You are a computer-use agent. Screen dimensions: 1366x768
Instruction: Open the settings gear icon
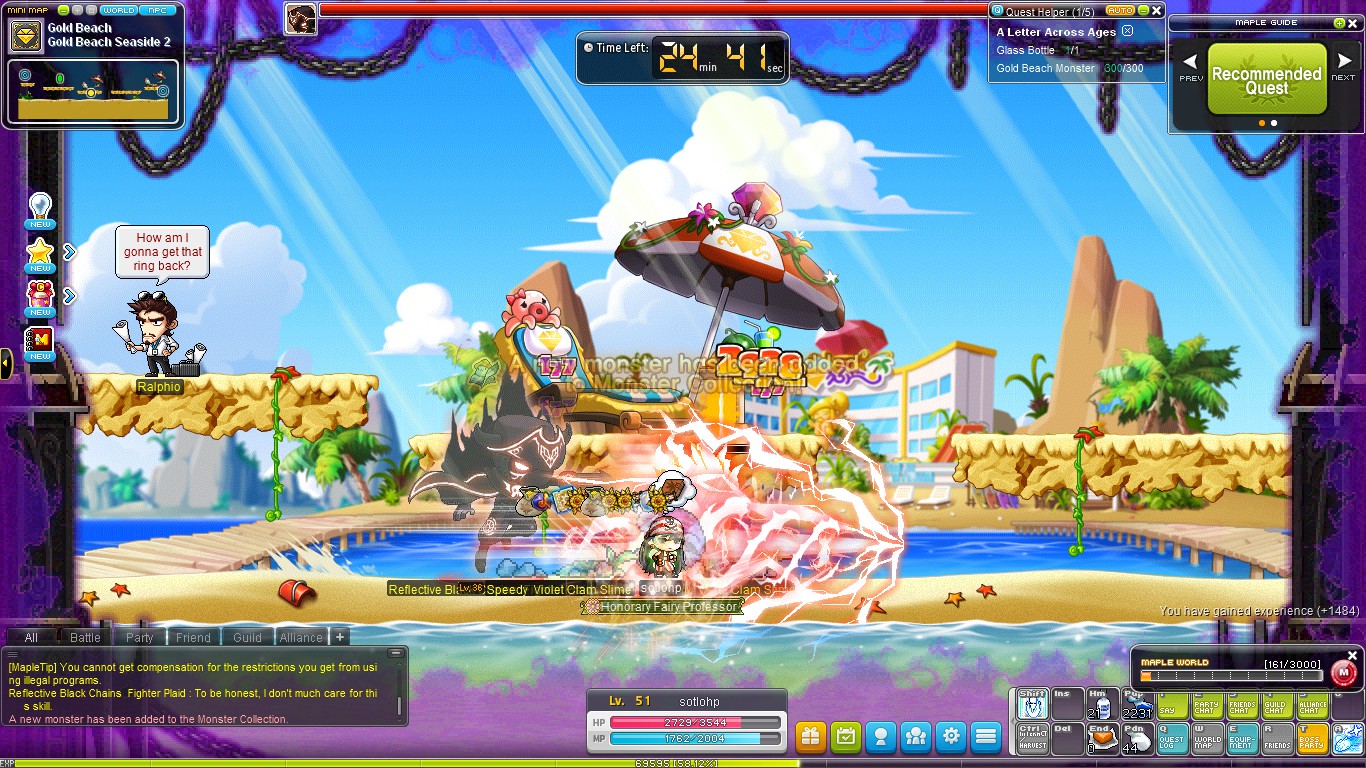(x=950, y=737)
